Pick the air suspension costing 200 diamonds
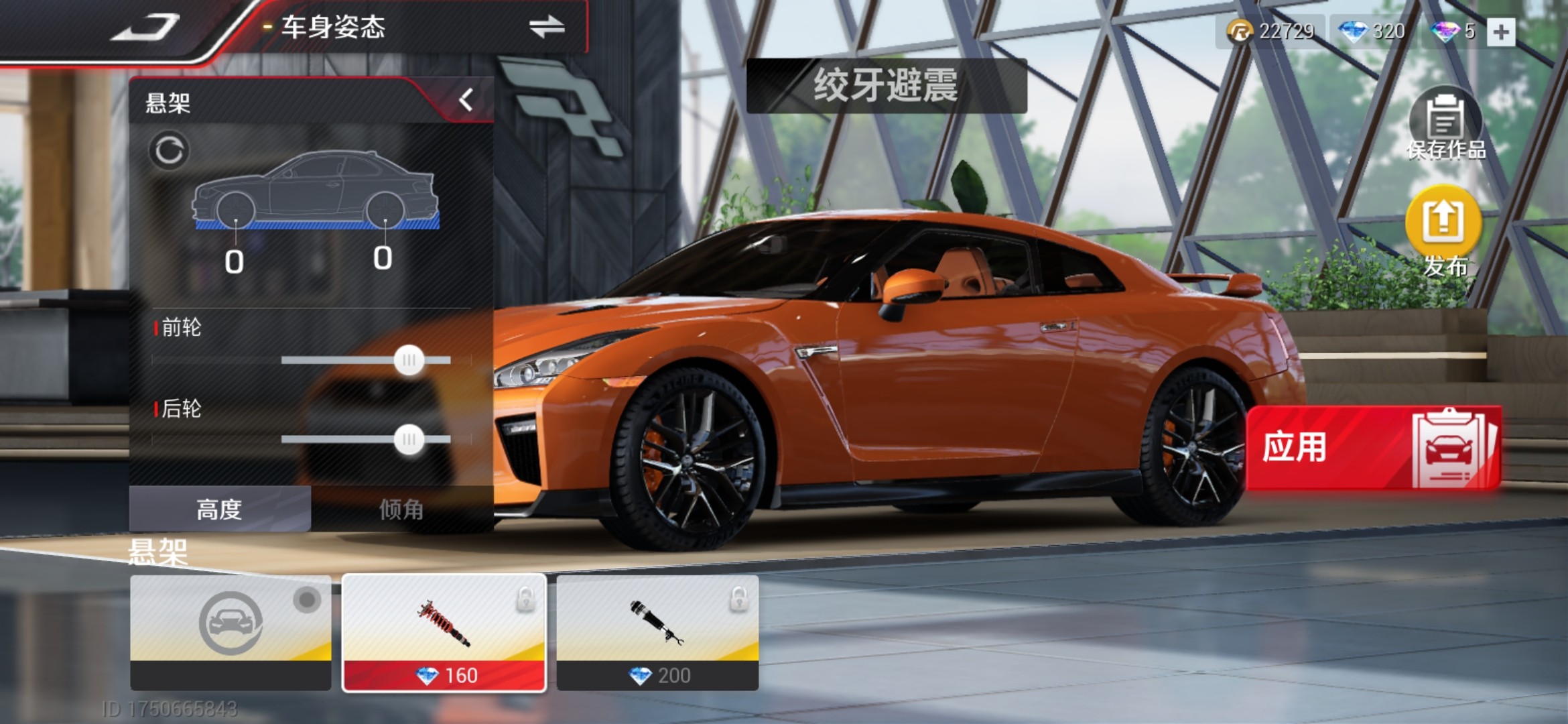This screenshot has height=724, width=1568. (x=657, y=631)
